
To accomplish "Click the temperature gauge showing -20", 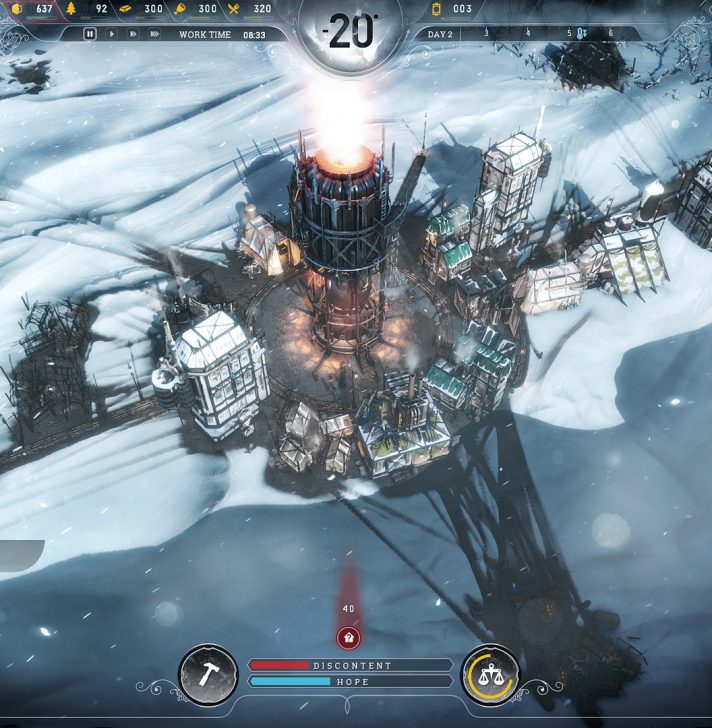I will click(350, 33).
